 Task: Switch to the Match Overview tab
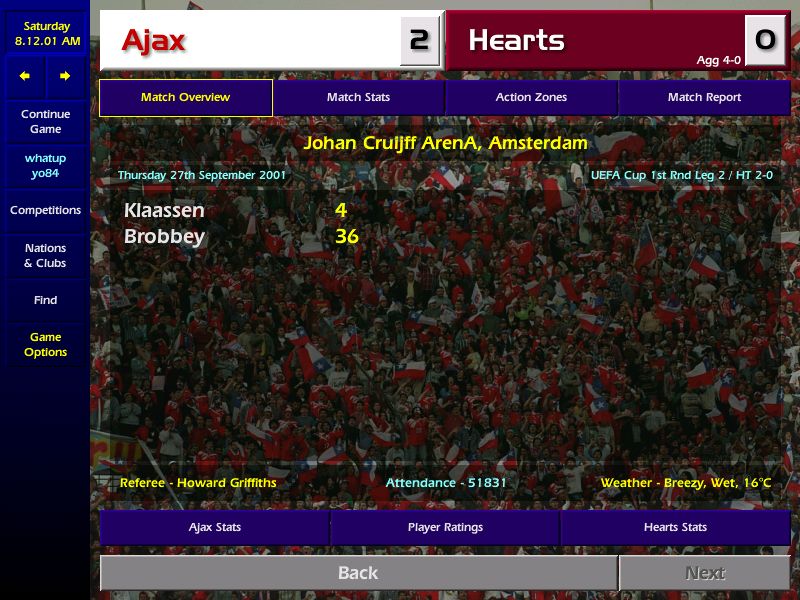(185, 98)
